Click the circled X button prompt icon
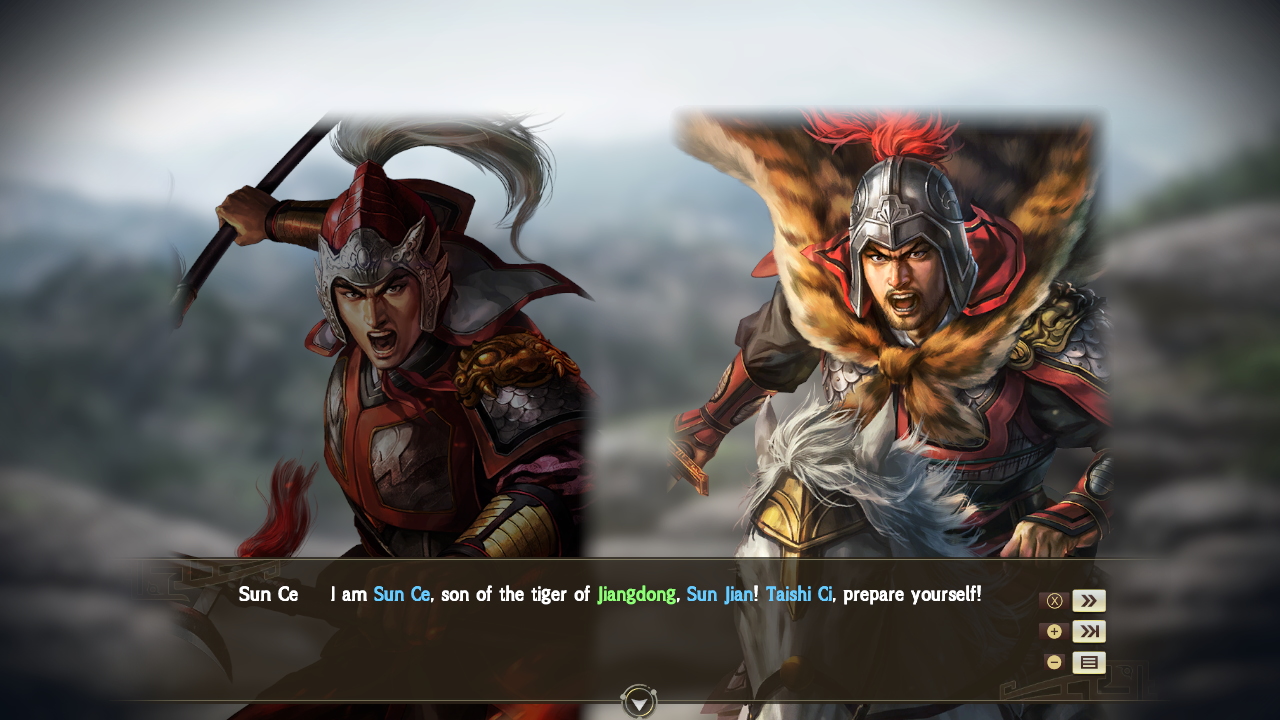This screenshot has width=1280, height=720. point(1054,600)
